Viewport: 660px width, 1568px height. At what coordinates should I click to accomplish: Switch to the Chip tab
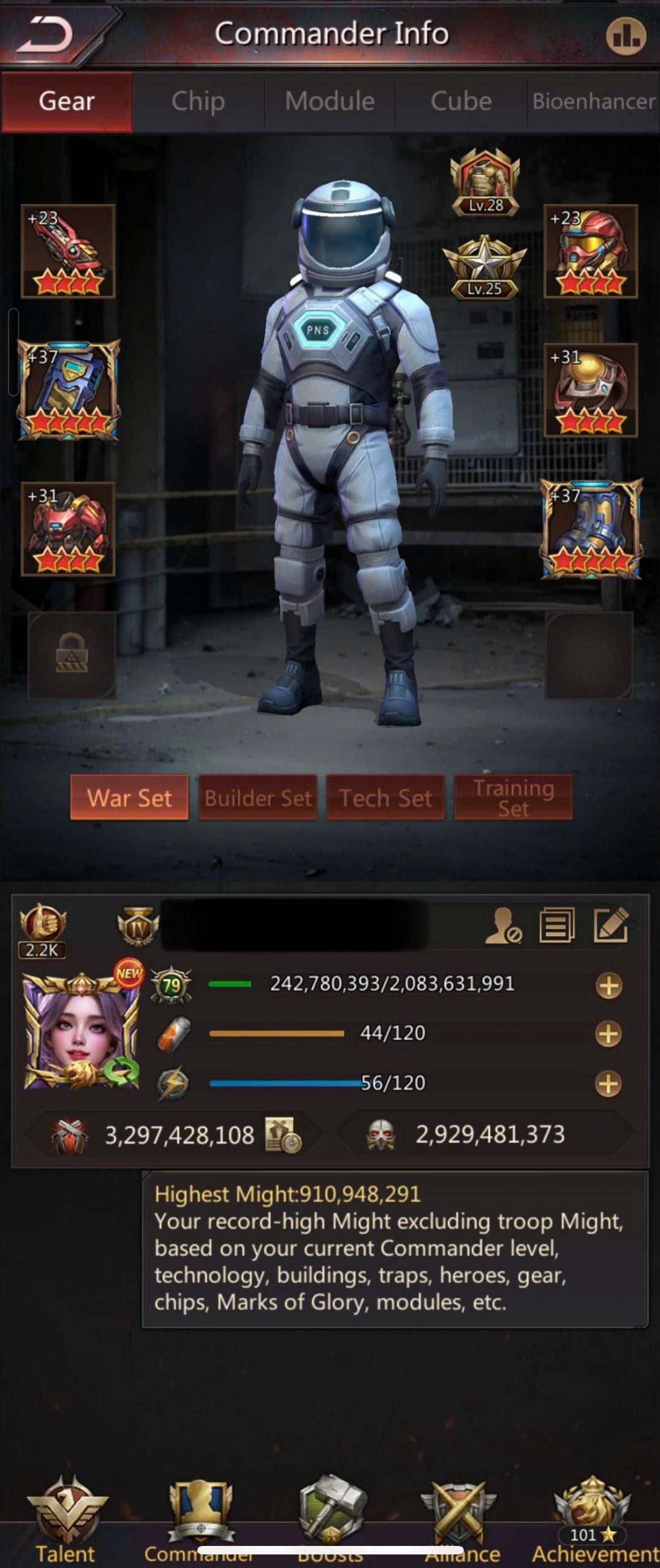coord(198,102)
